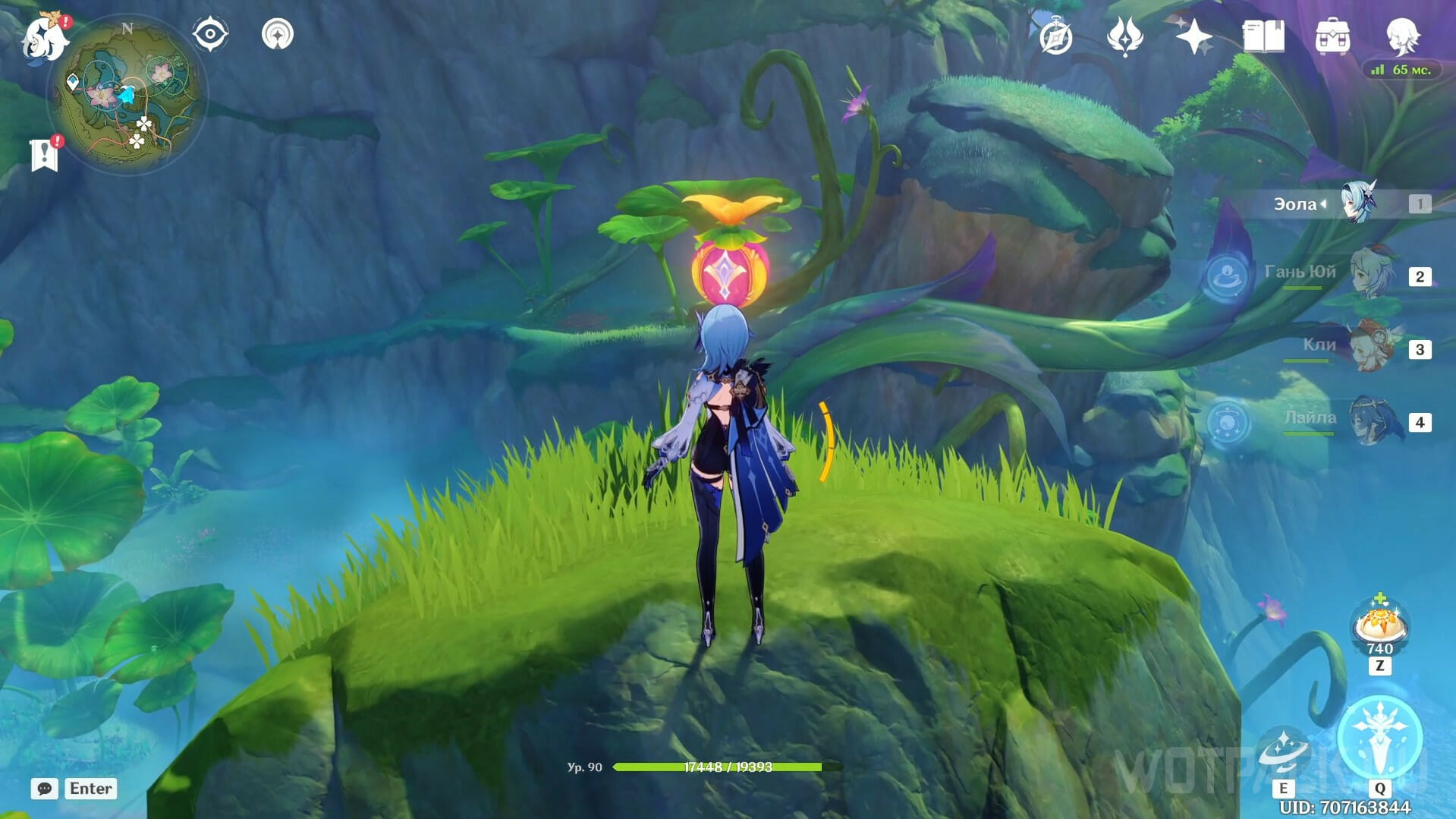Image resolution: width=1456 pixels, height=819 pixels.
Task: Select active character Эола in party list
Action: 1358,203
